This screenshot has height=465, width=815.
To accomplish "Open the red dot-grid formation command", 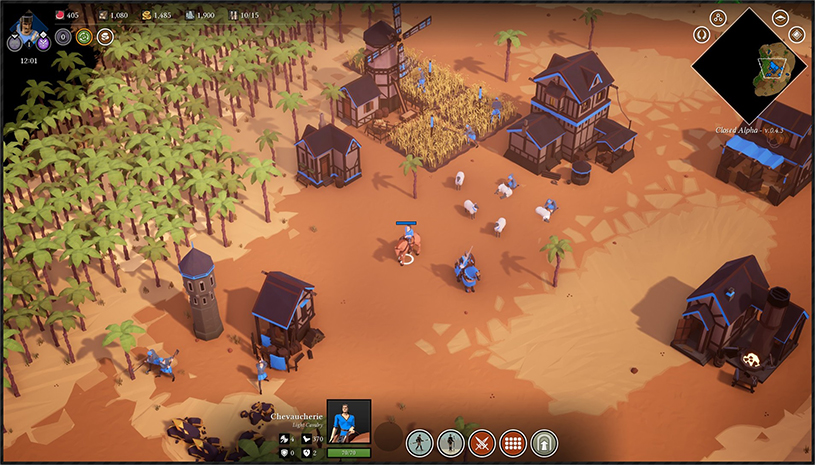I will tap(513, 441).
